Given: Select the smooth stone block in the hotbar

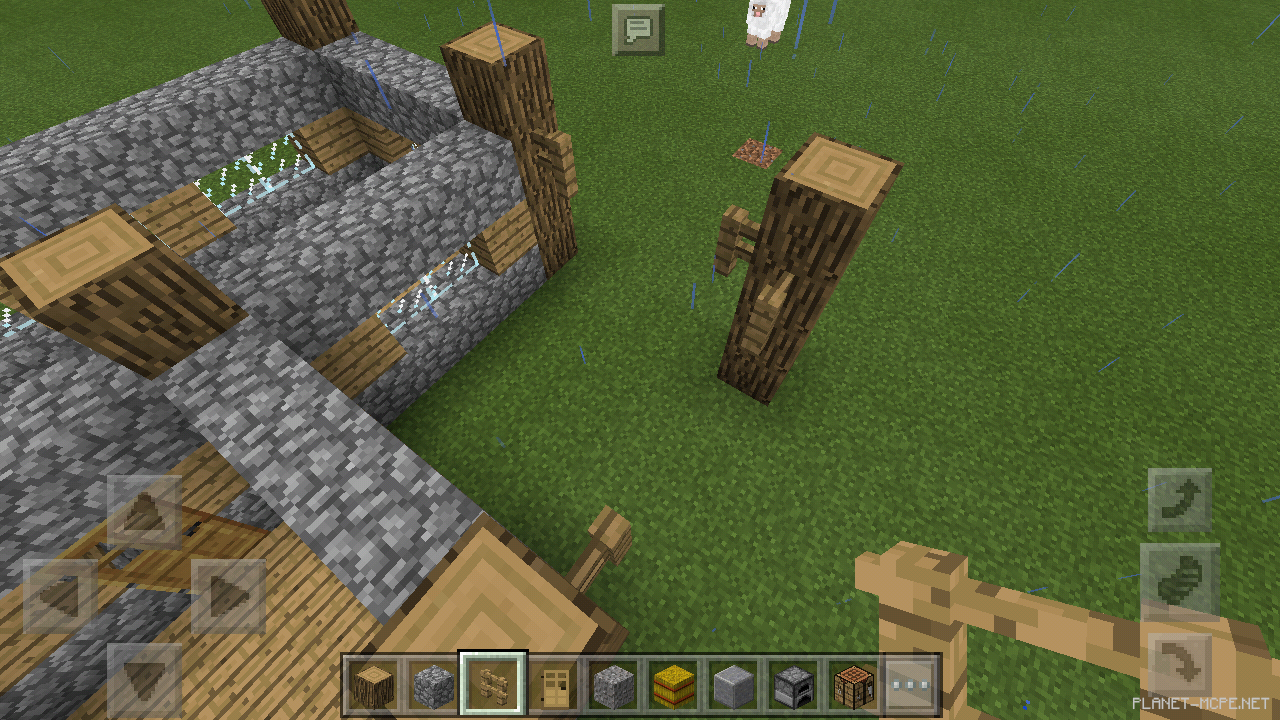Looking at the screenshot, I should pyautogui.click(x=733, y=683).
